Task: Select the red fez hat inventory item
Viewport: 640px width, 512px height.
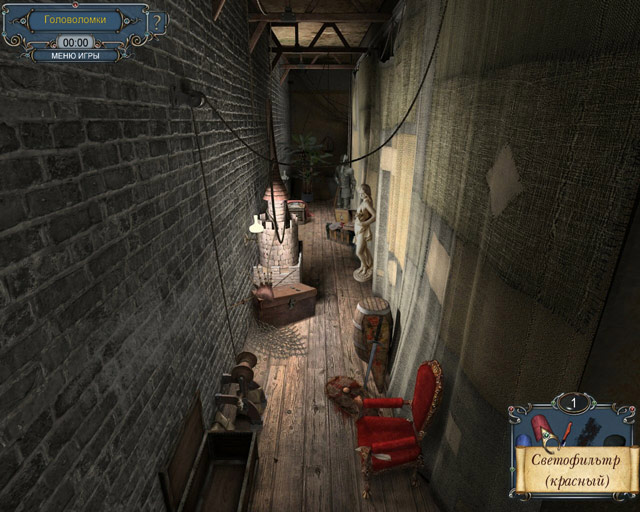Action: tap(541, 427)
